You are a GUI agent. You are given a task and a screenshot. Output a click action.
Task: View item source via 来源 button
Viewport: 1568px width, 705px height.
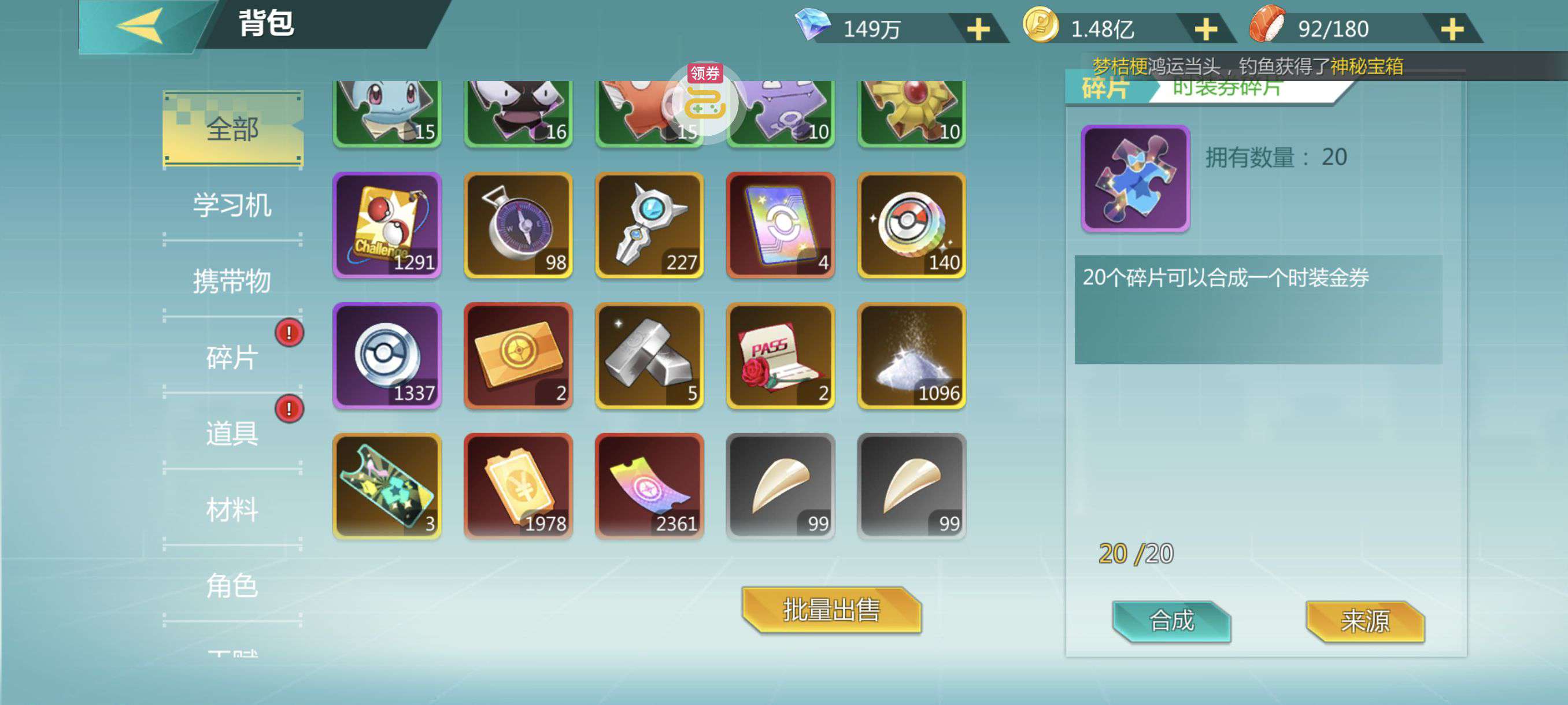tap(1364, 621)
